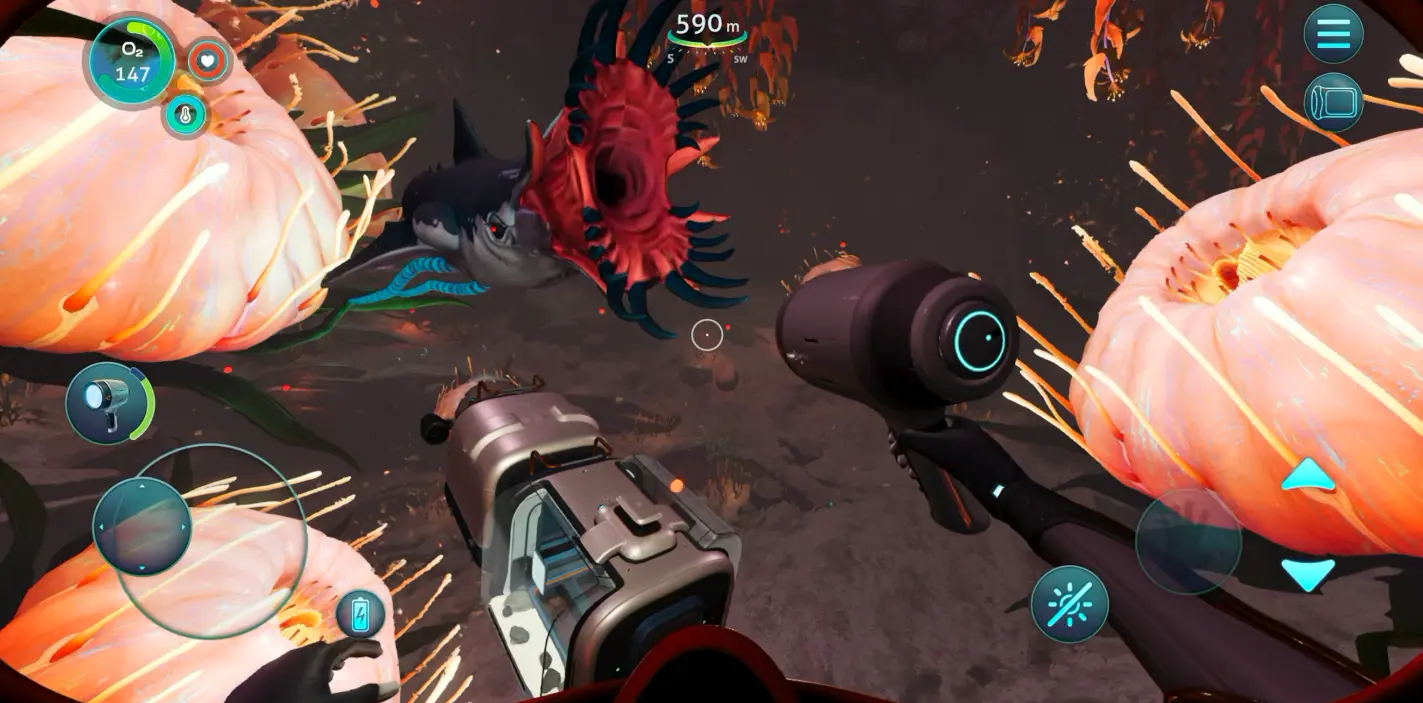Screen dimensions: 1423x703
Task: Tap the swim down arrow
Action: point(1308,573)
